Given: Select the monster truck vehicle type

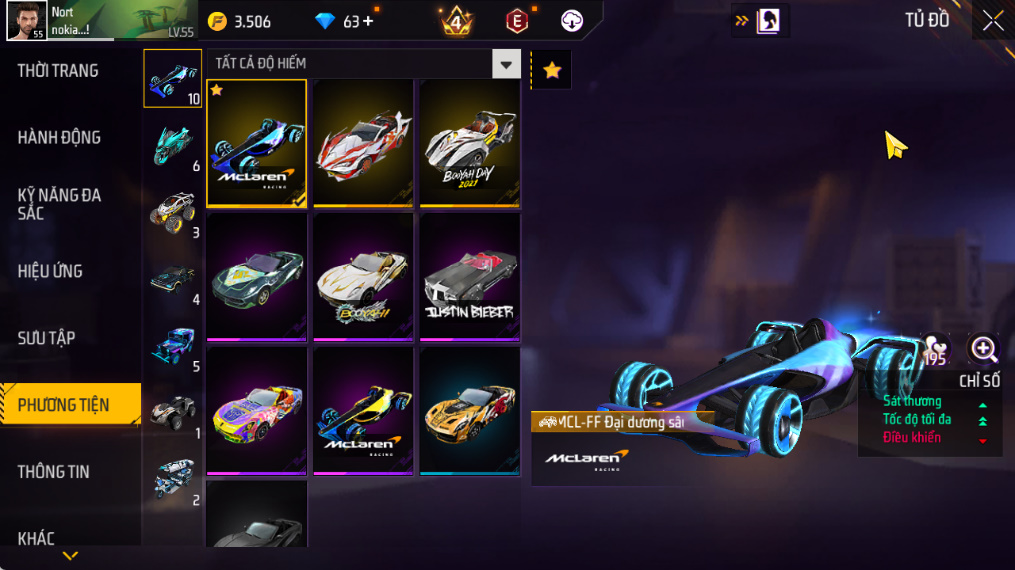Looking at the screenshot, I should point(172,212).
